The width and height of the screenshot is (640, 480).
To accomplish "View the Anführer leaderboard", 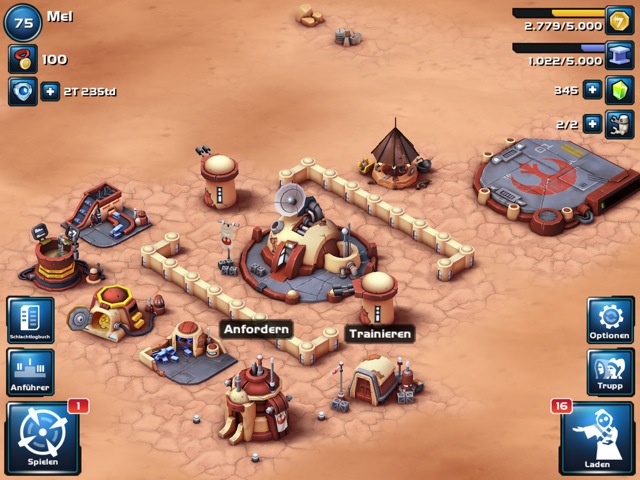I will pos(30,372).
